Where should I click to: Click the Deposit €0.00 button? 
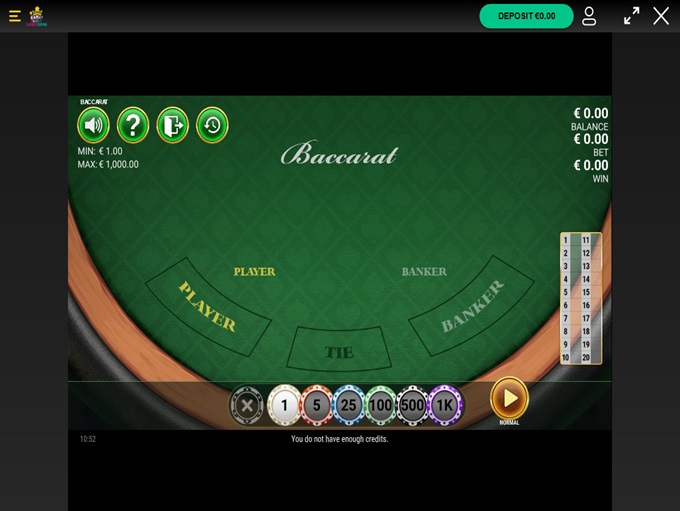pyautogui.click(x=526, y=16)
